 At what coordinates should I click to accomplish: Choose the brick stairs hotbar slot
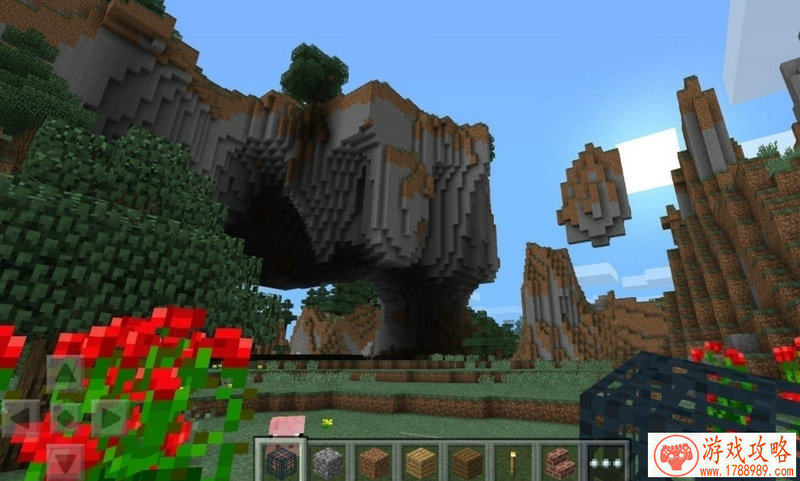tap(560, 462)
